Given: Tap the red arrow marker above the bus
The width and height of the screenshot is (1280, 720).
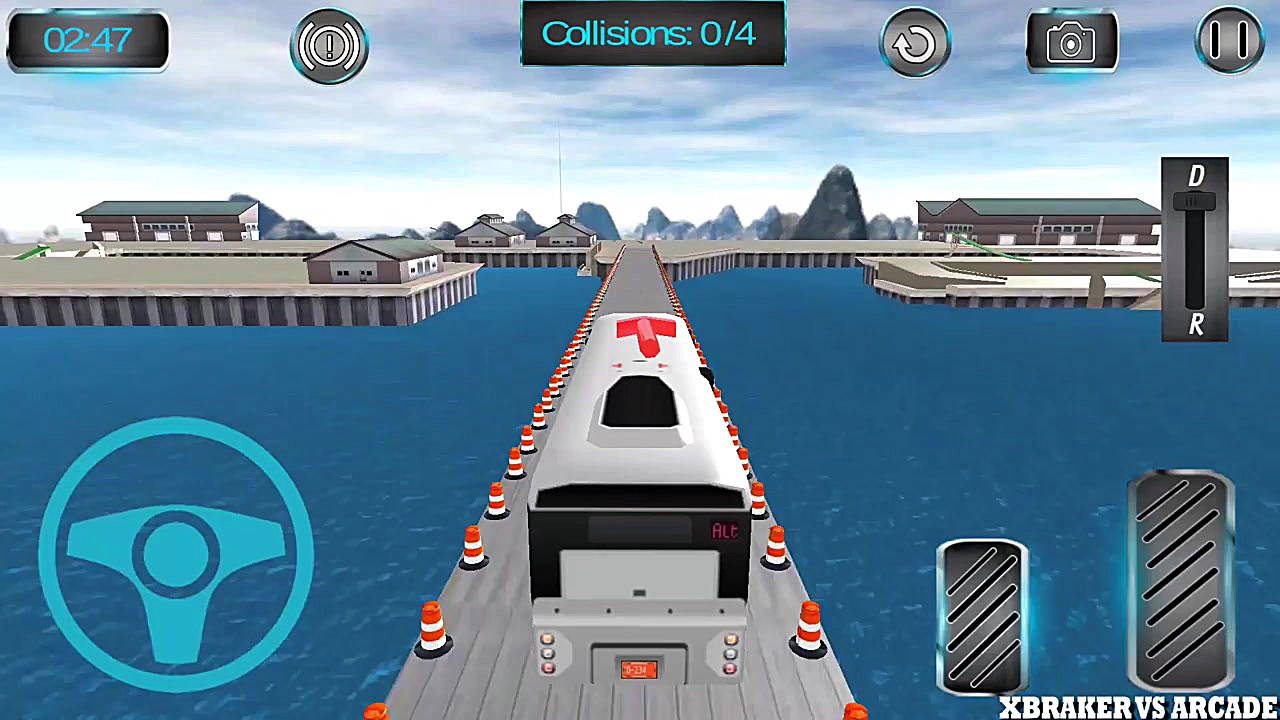Looking at the screenshot, I should click(648, 335).
